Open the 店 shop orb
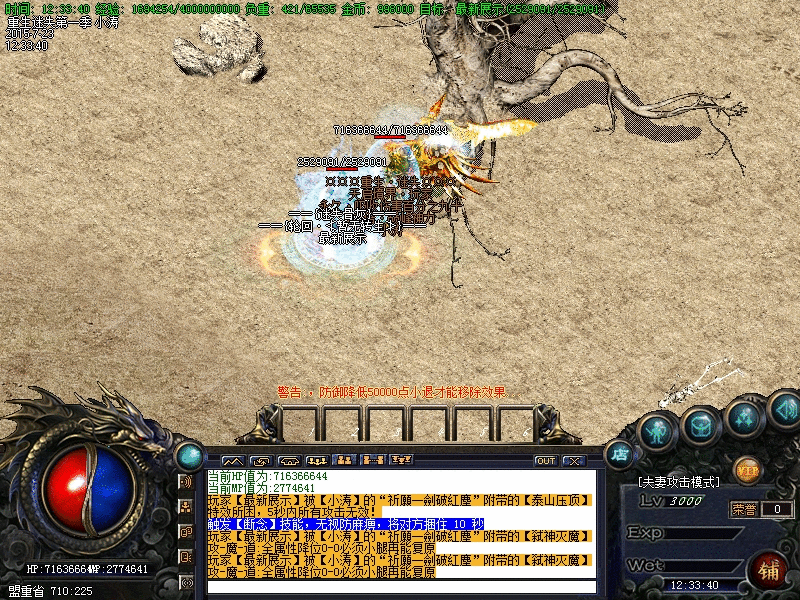The height and width of the screenshot is (600, 800). pos(621,453)
